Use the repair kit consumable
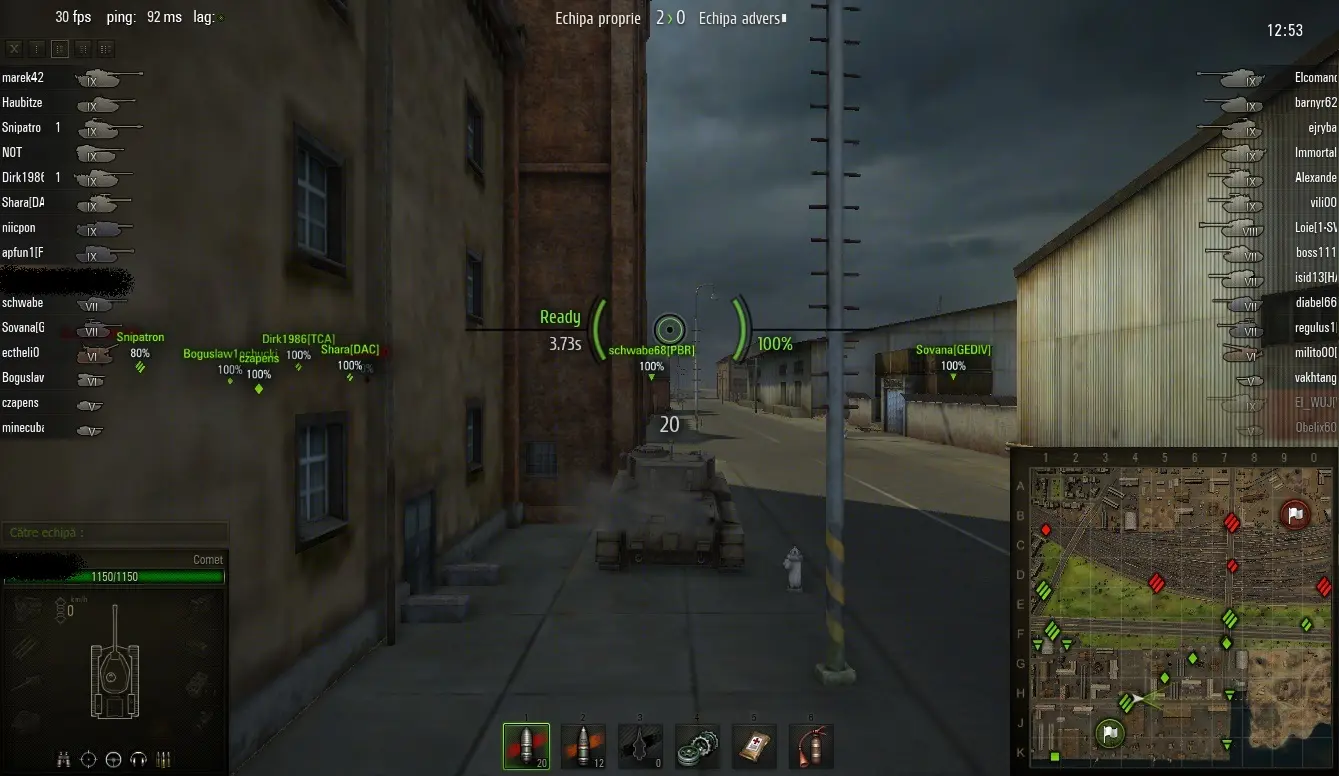This screenshot has width=1339, height=776. (696, 746)
